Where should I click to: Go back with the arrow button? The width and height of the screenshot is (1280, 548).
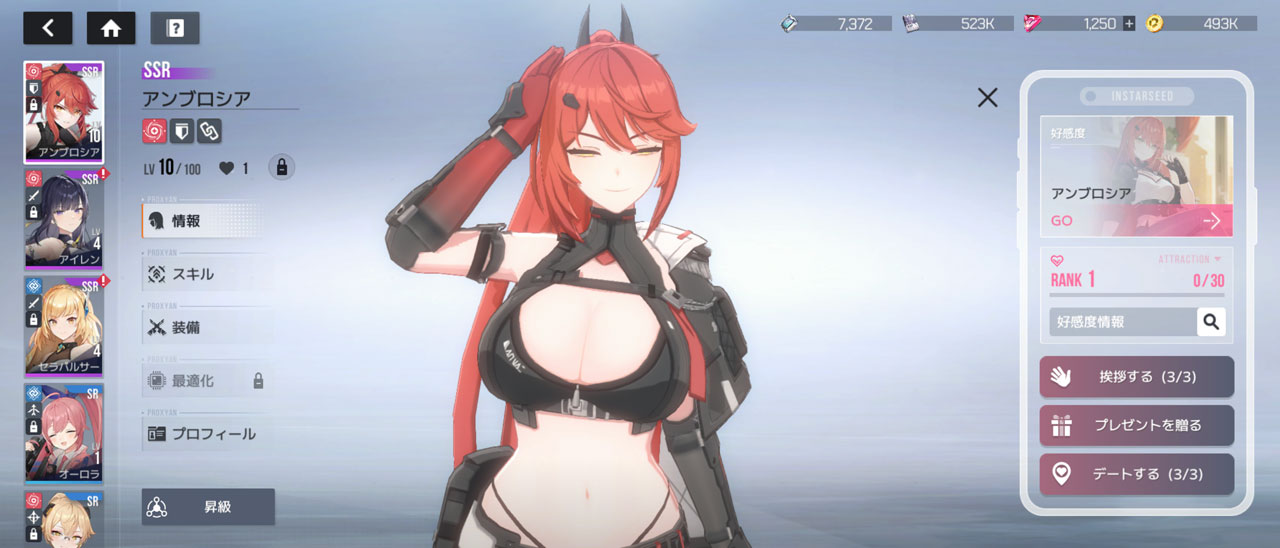coord(48,28)
